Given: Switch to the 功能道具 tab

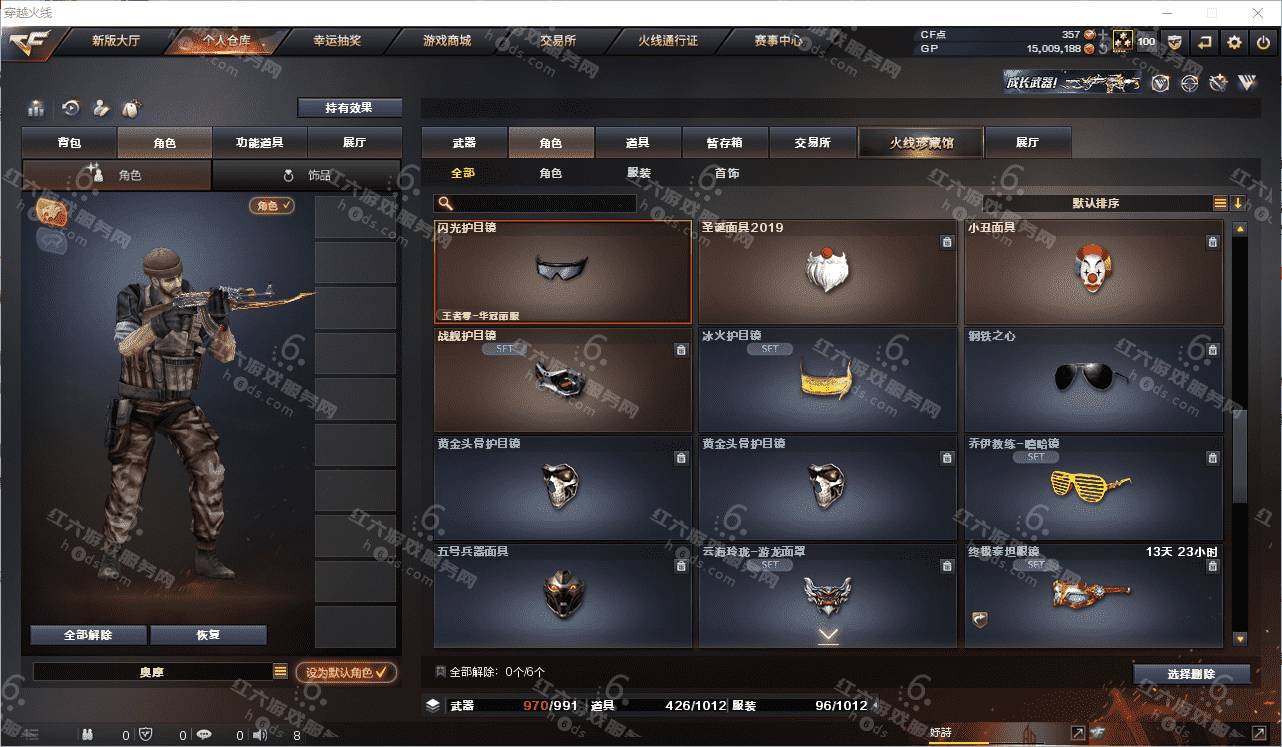Looking at the screenshot, I should click(x=259, y=143).
